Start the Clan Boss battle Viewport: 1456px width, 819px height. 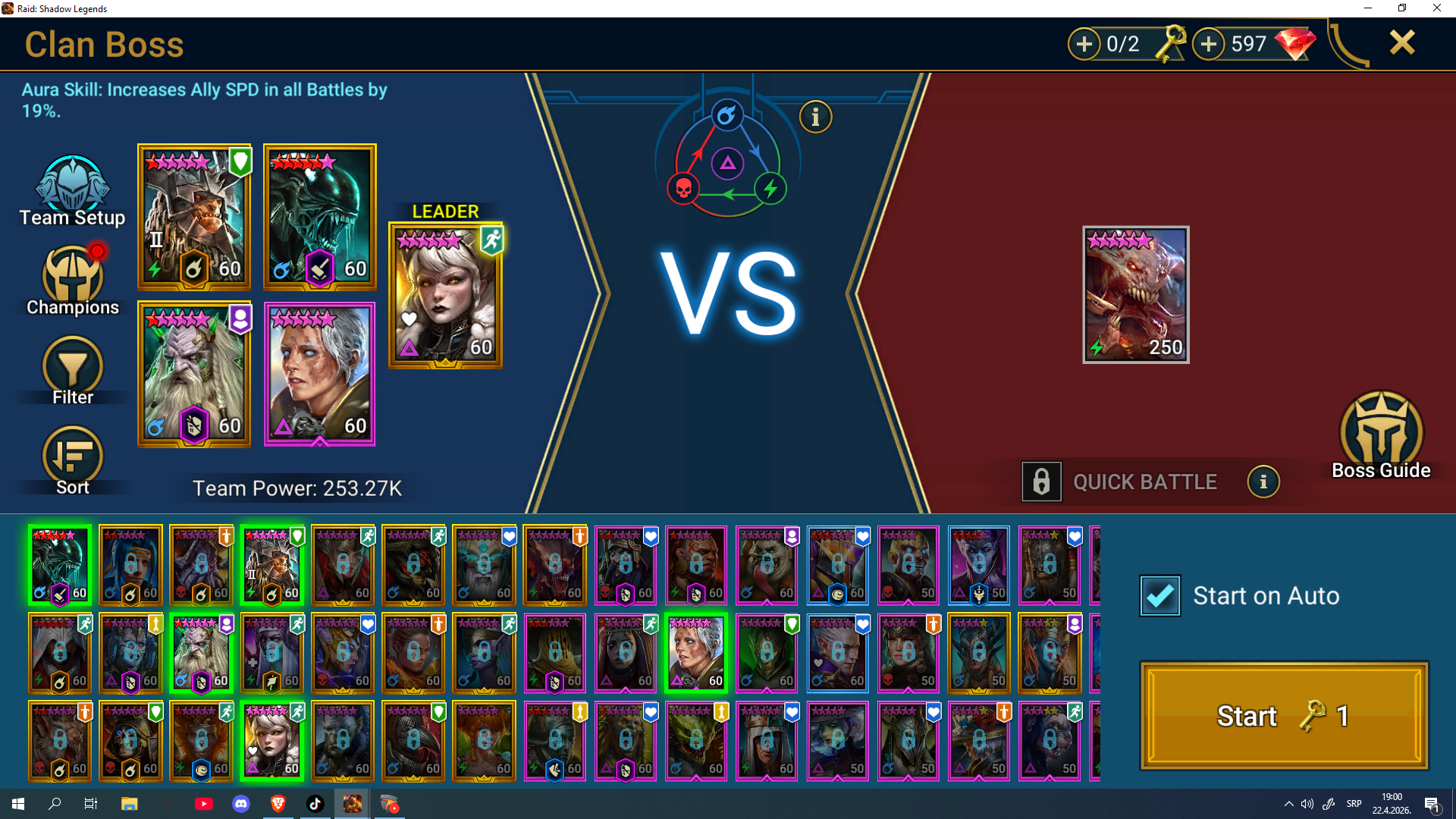point(1284,716)
